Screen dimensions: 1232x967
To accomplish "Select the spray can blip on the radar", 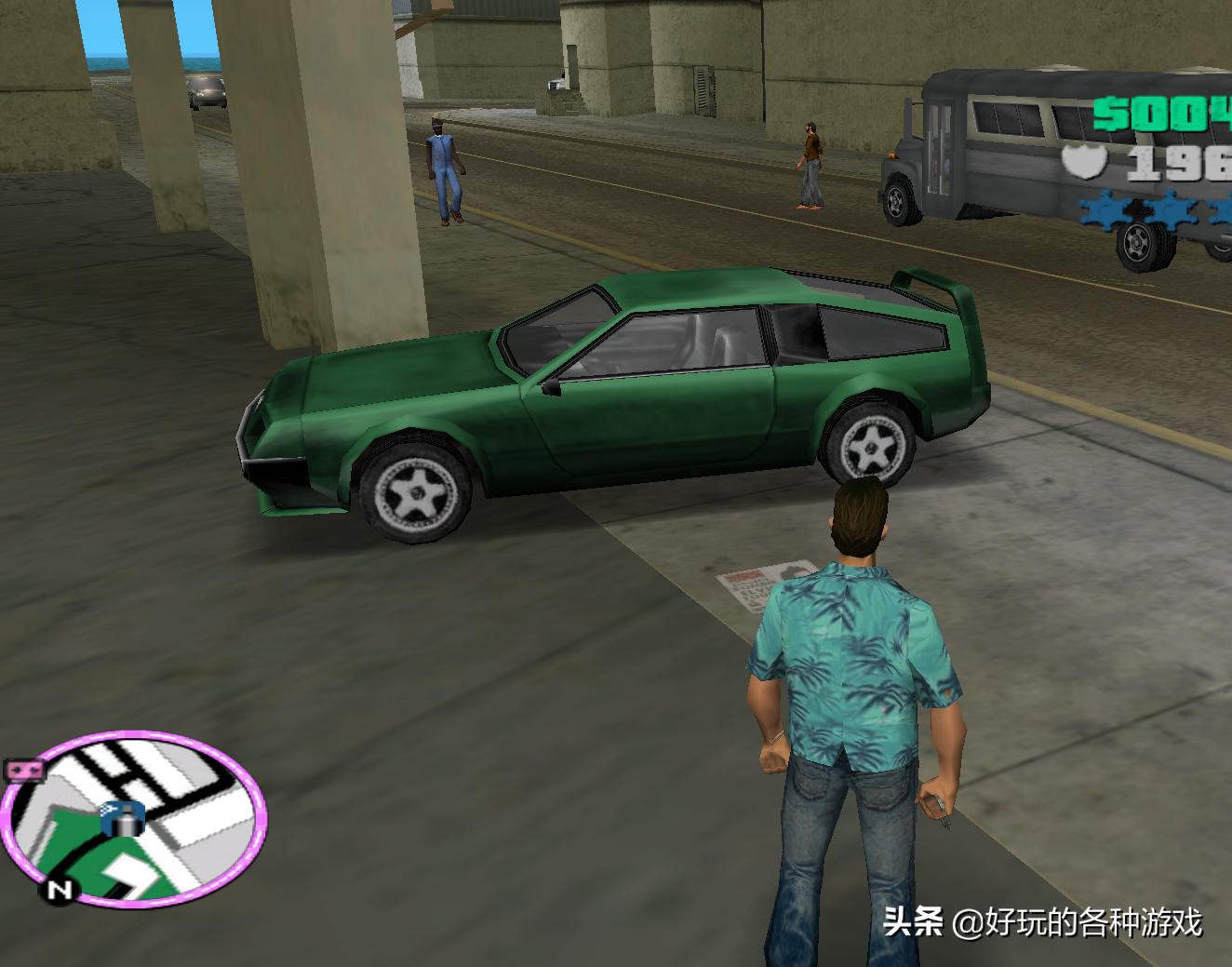I will click(123, 820).
